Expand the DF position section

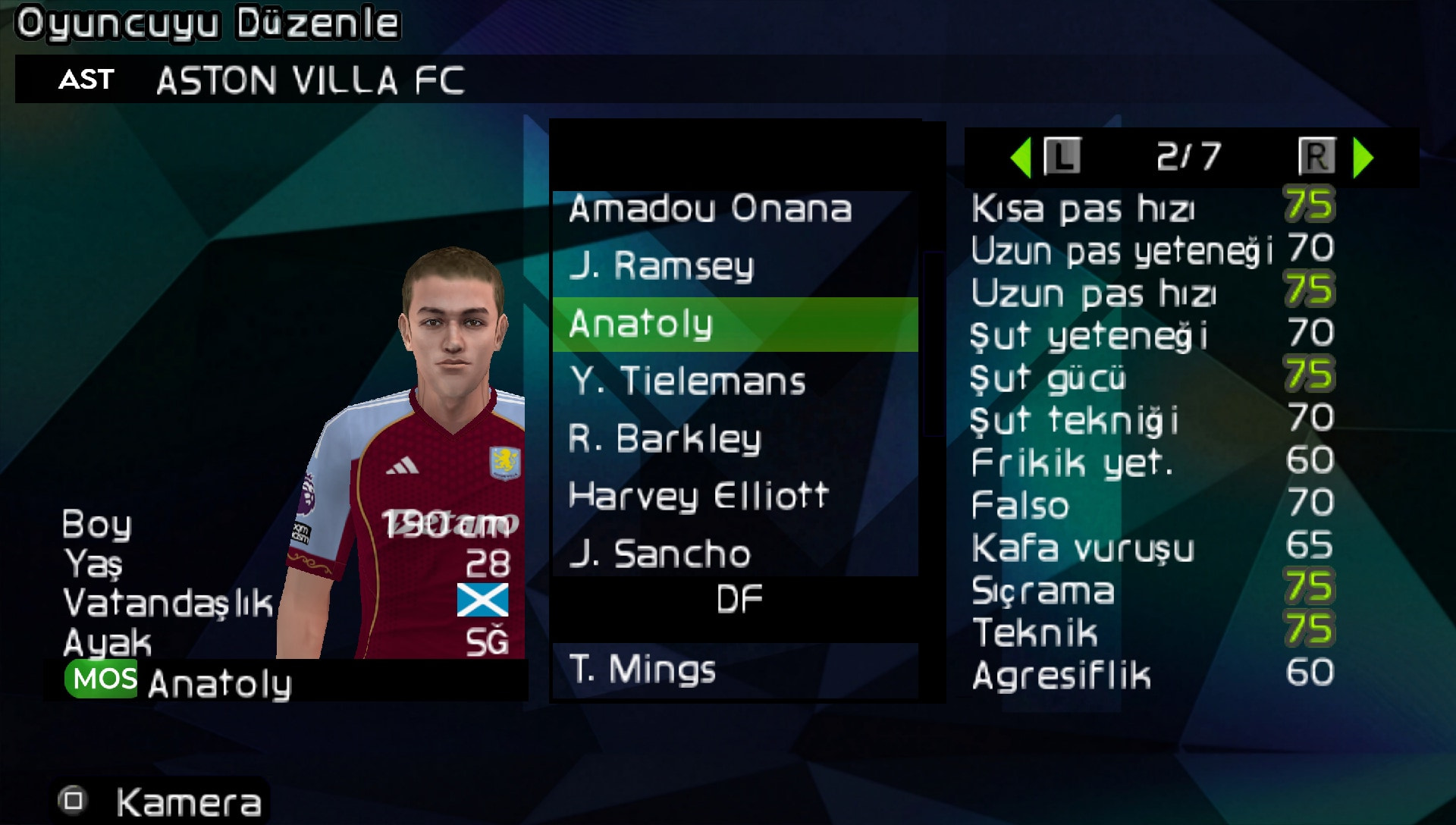tap(738, 598)
